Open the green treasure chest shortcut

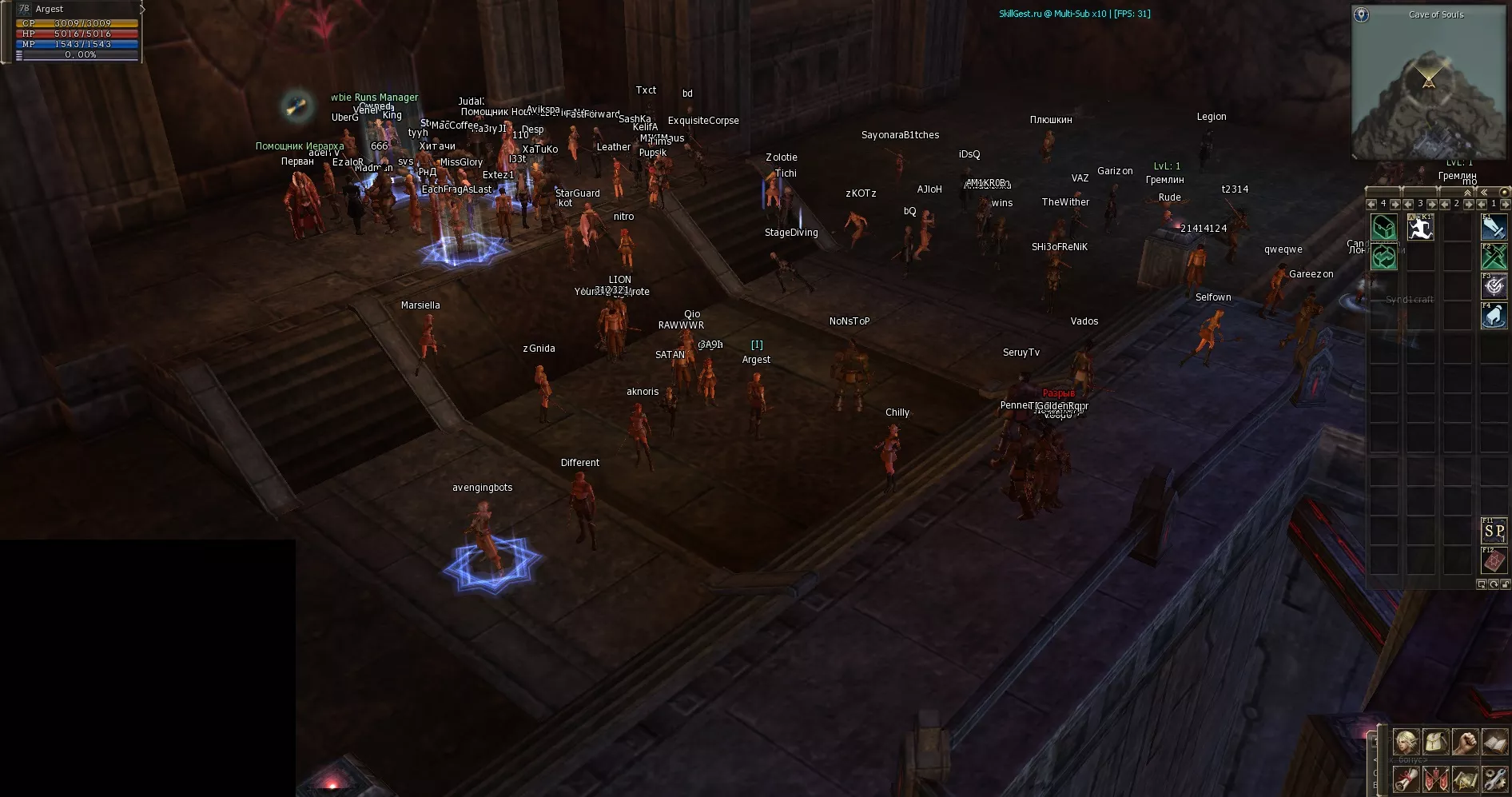click(1384, 228)
